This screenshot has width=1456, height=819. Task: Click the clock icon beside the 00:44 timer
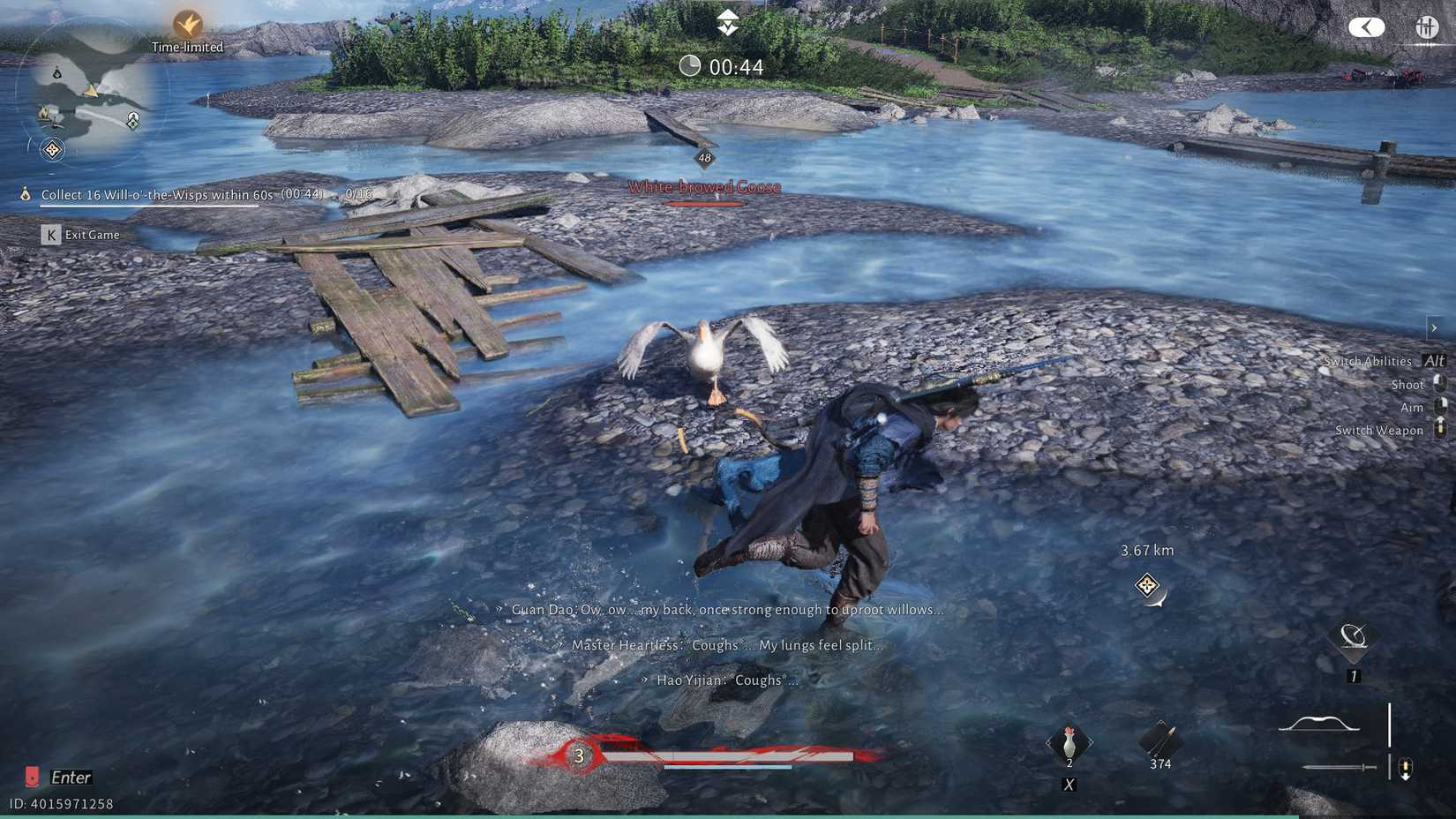click(x=690, y=65)
